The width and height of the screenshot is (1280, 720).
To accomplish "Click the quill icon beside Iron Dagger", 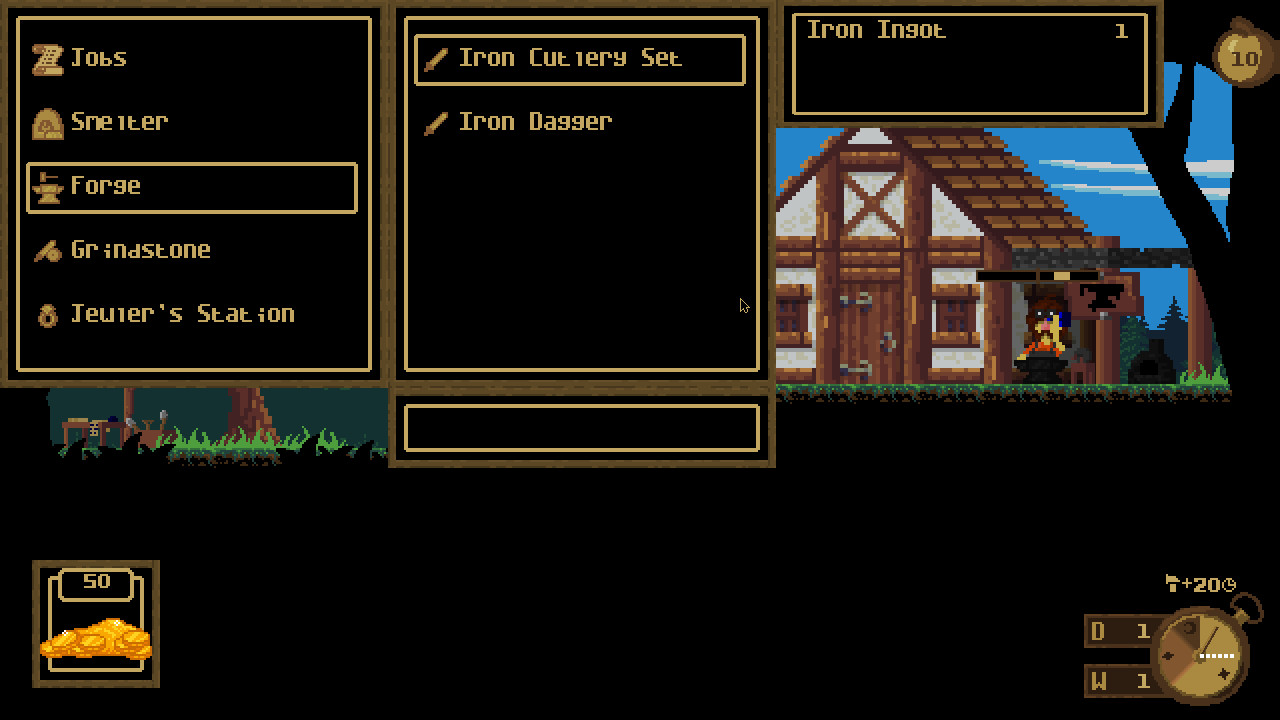I will point(435,122).
